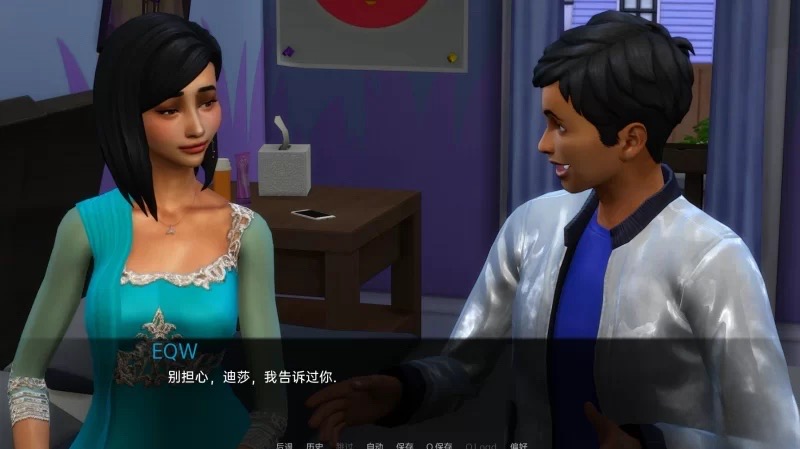Open the 偏好 (Preferences) menu
This screenshot has height=449, width=800.
coord(517,444)
